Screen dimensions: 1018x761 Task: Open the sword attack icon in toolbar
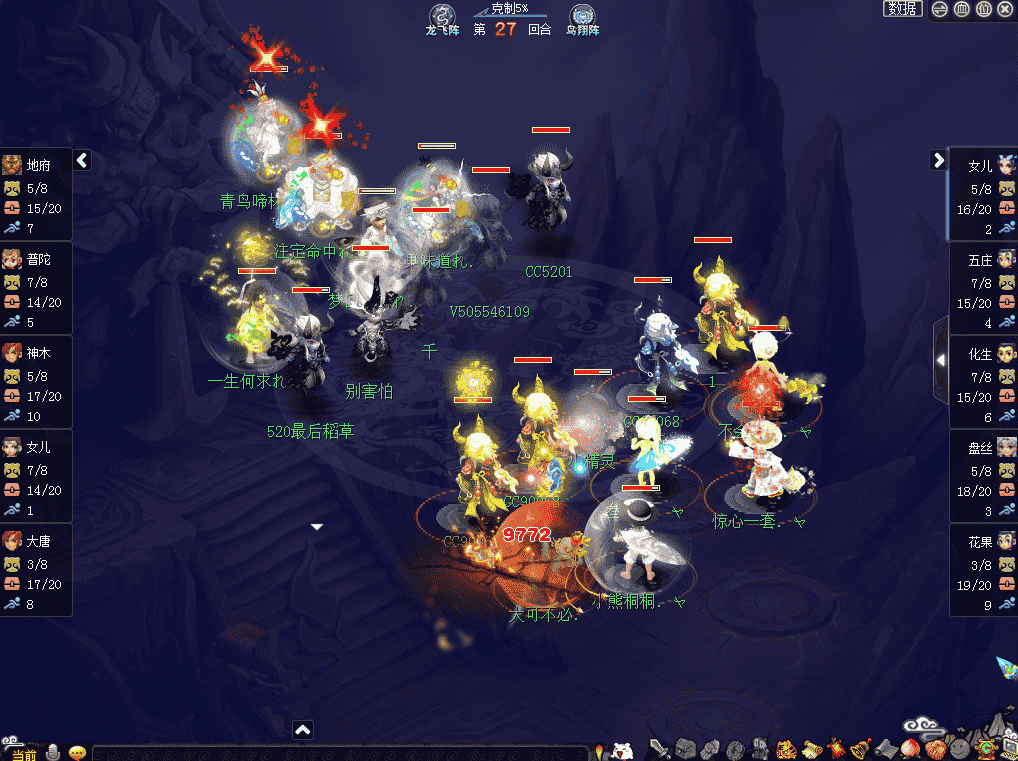(660, 748)
